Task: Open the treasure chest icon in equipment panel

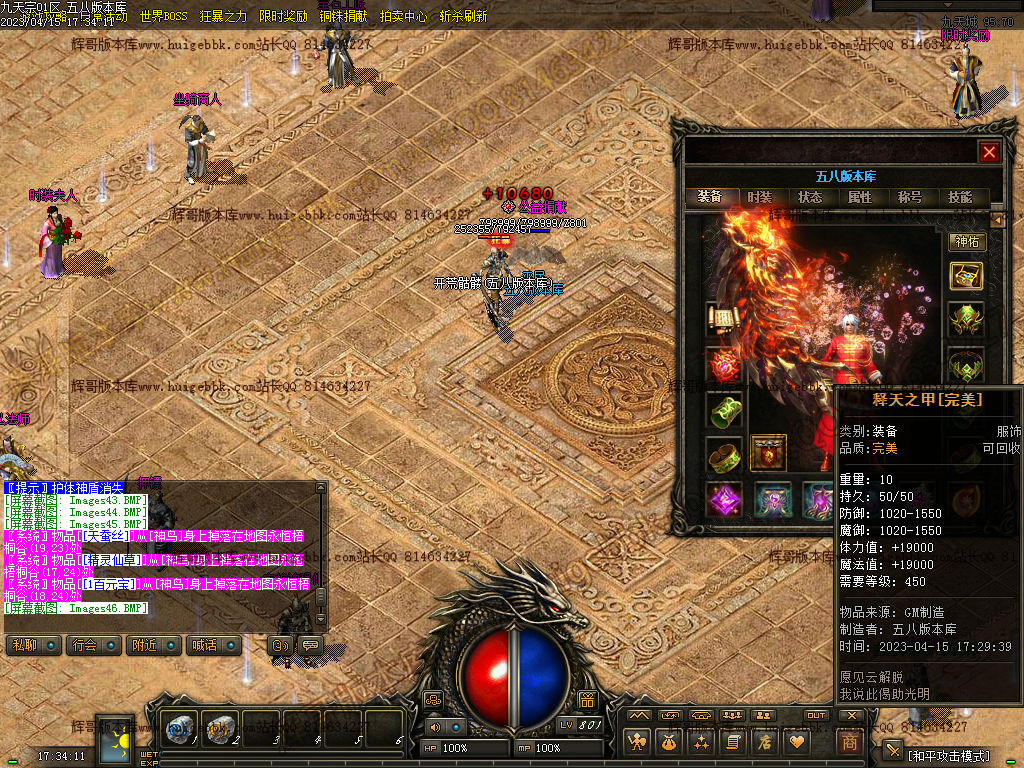Action: tap(966, 275)
